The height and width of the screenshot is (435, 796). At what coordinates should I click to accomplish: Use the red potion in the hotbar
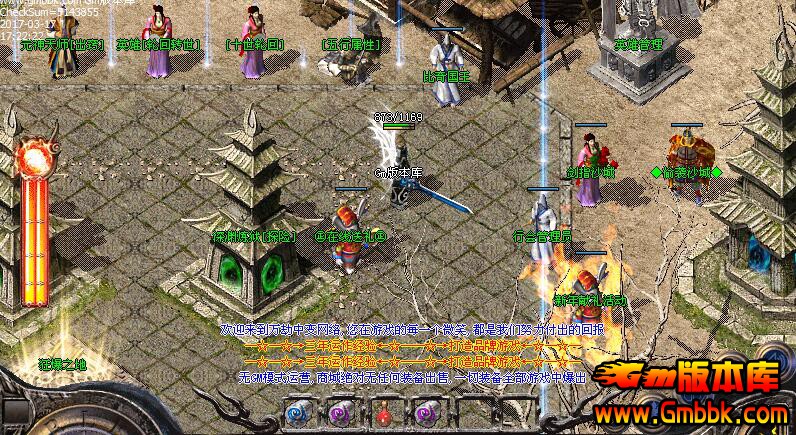click(383, 411)
